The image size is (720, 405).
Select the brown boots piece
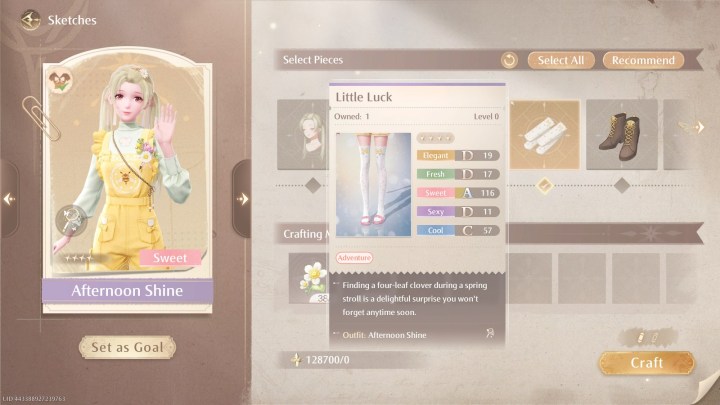[x=621, y=134]
